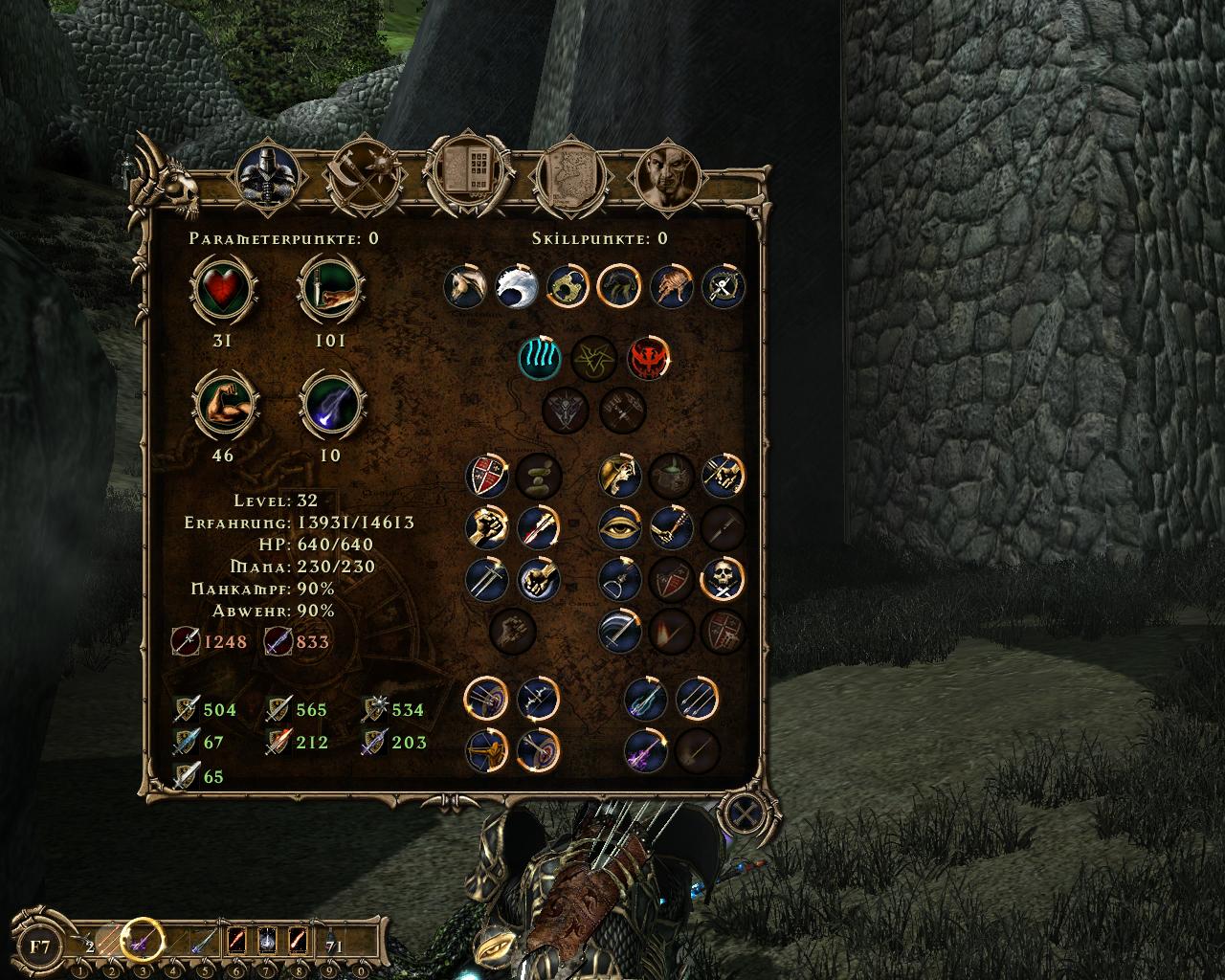Click the teal wavy lines magic skill
The image size is (1225, 980).
pos(540,357)
